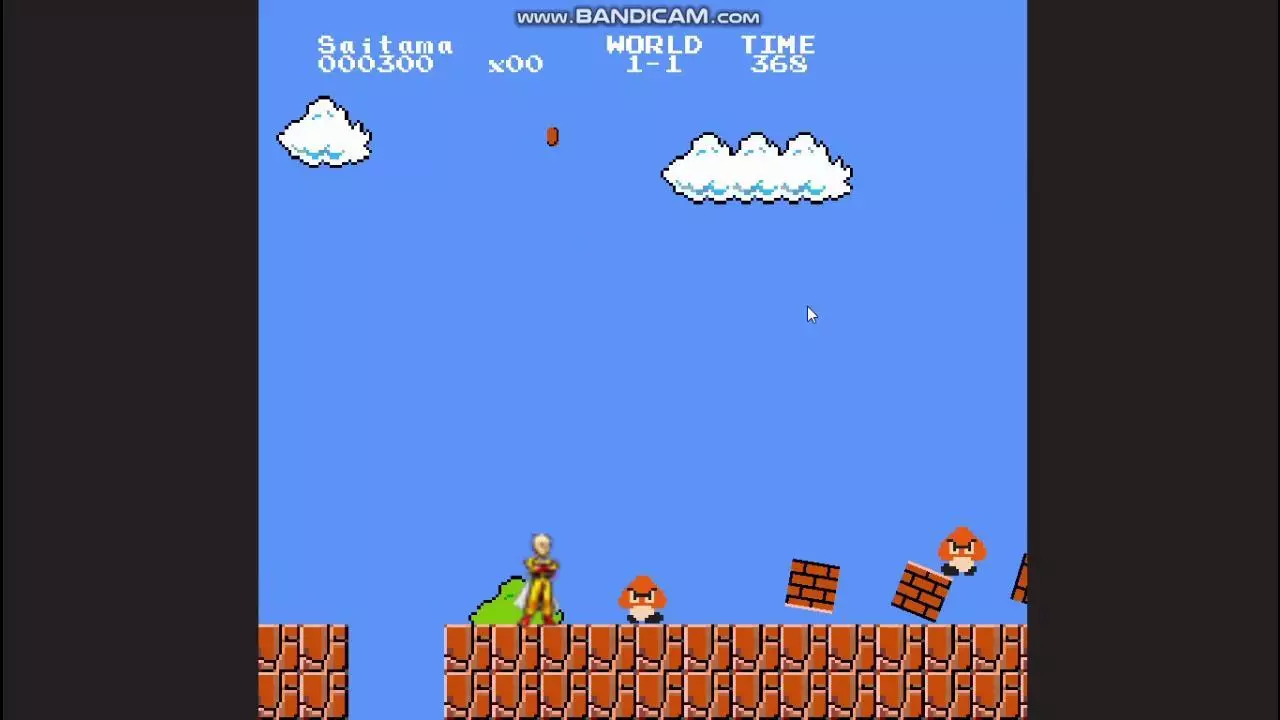This screenshot has height=720, width=1280.
Task: Click the TIME value 368
Action: (781, 64)
